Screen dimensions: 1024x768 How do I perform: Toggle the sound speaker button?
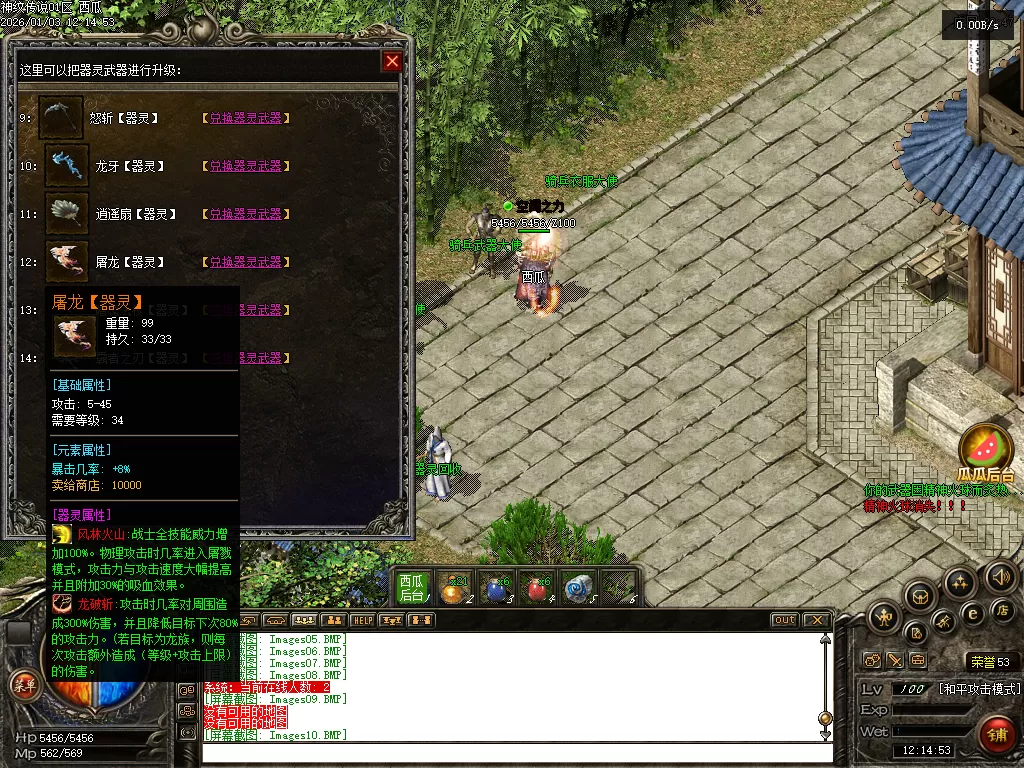pos(1000,576)
